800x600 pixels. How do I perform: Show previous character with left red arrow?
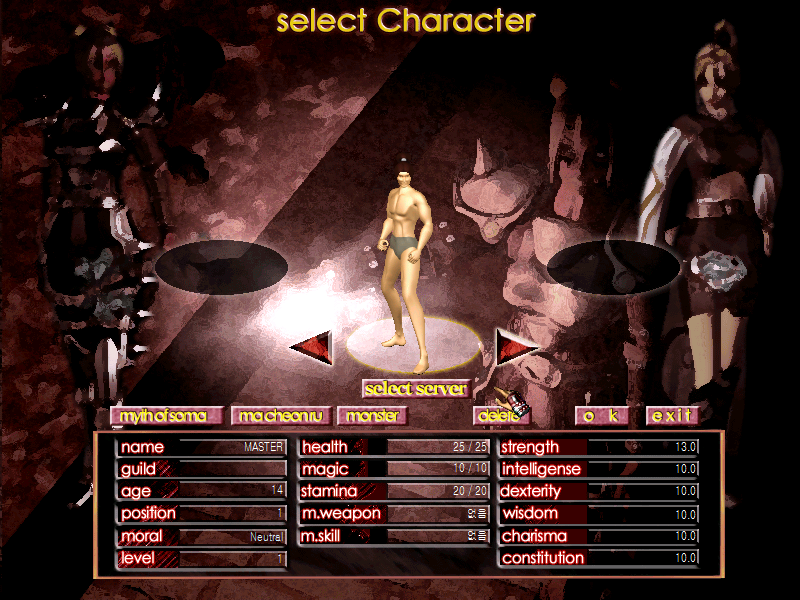point(311,346)
